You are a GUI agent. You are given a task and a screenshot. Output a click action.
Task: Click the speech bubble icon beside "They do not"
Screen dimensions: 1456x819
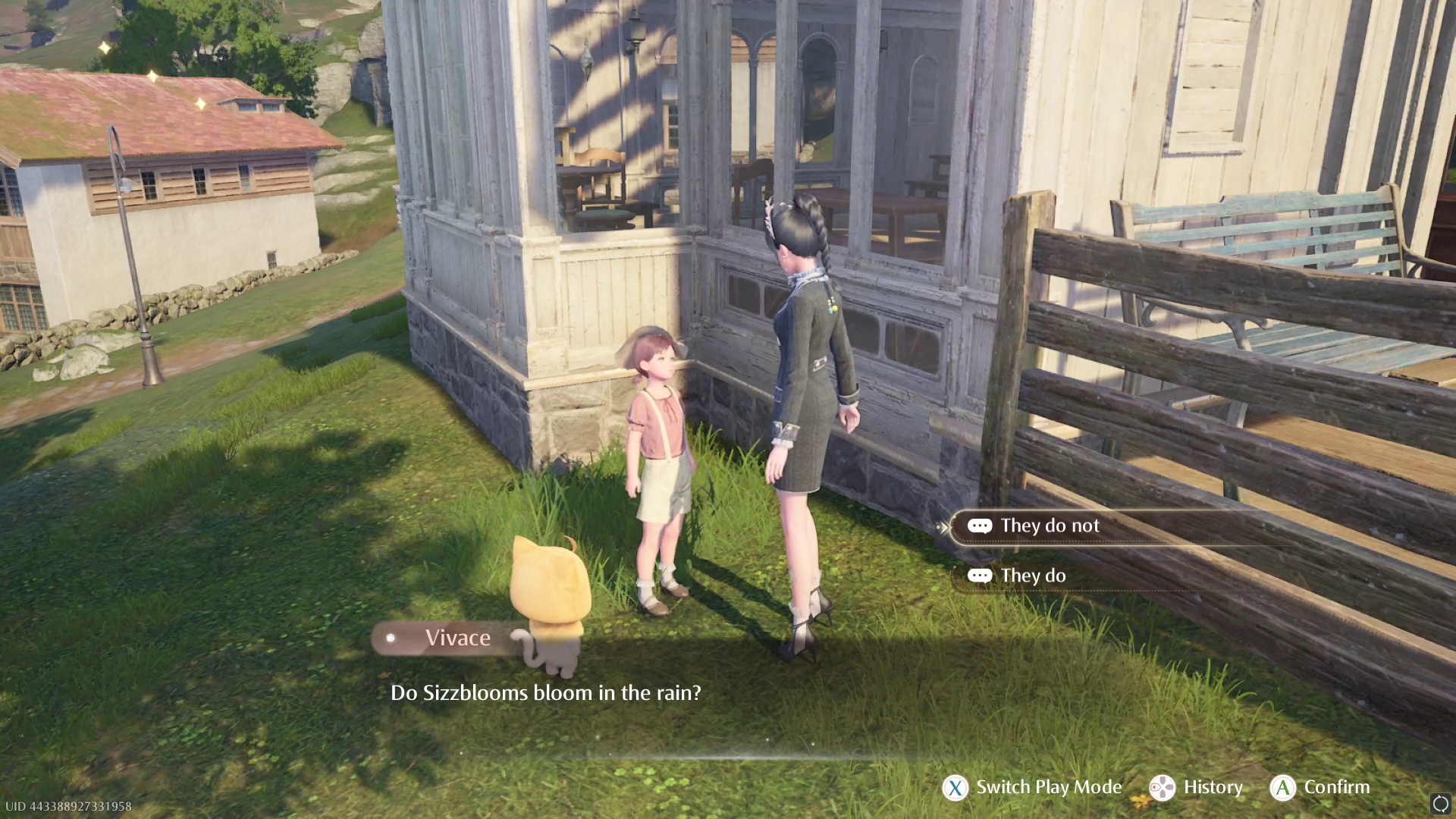(x=981, y=526)
